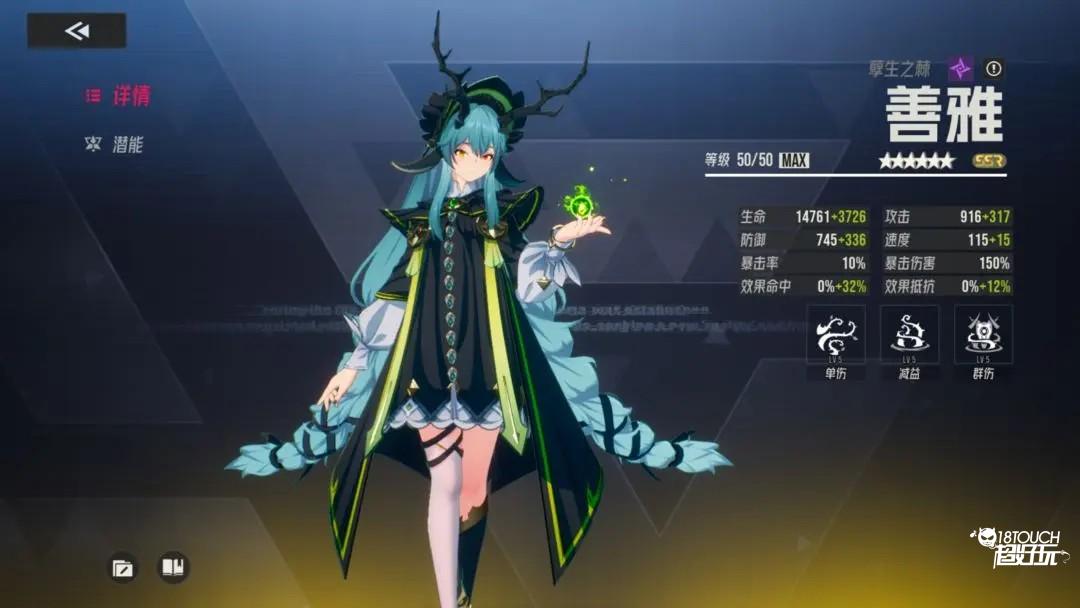Open the folder icon button at the bottom
The height and width of the screenshot is (608, 1080).
tap(123, 568)
